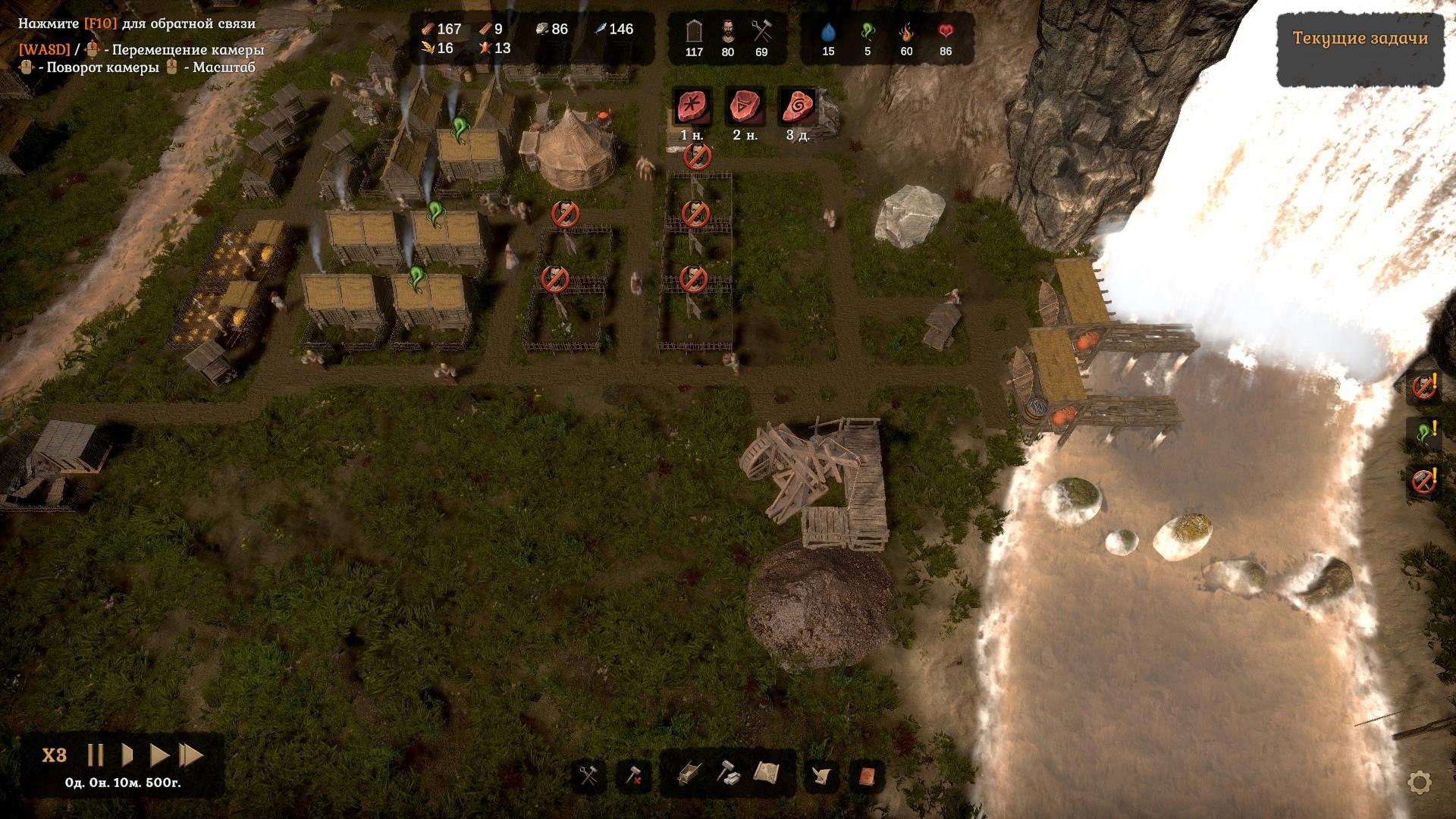Open settings via the gear icon
1456x819 pixels.
click(1419, 782)
